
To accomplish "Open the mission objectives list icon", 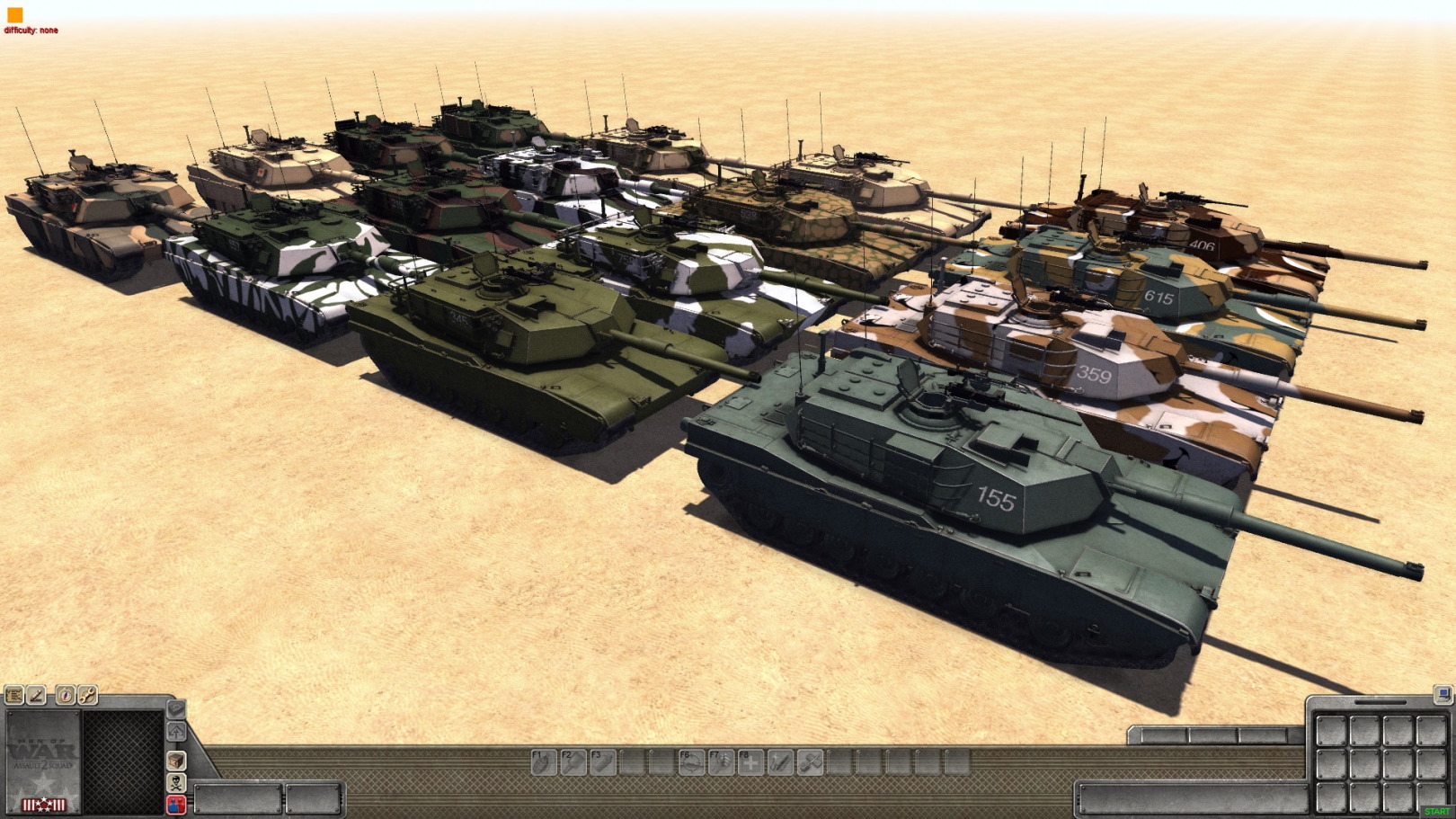I will click(x=14, y=695).
